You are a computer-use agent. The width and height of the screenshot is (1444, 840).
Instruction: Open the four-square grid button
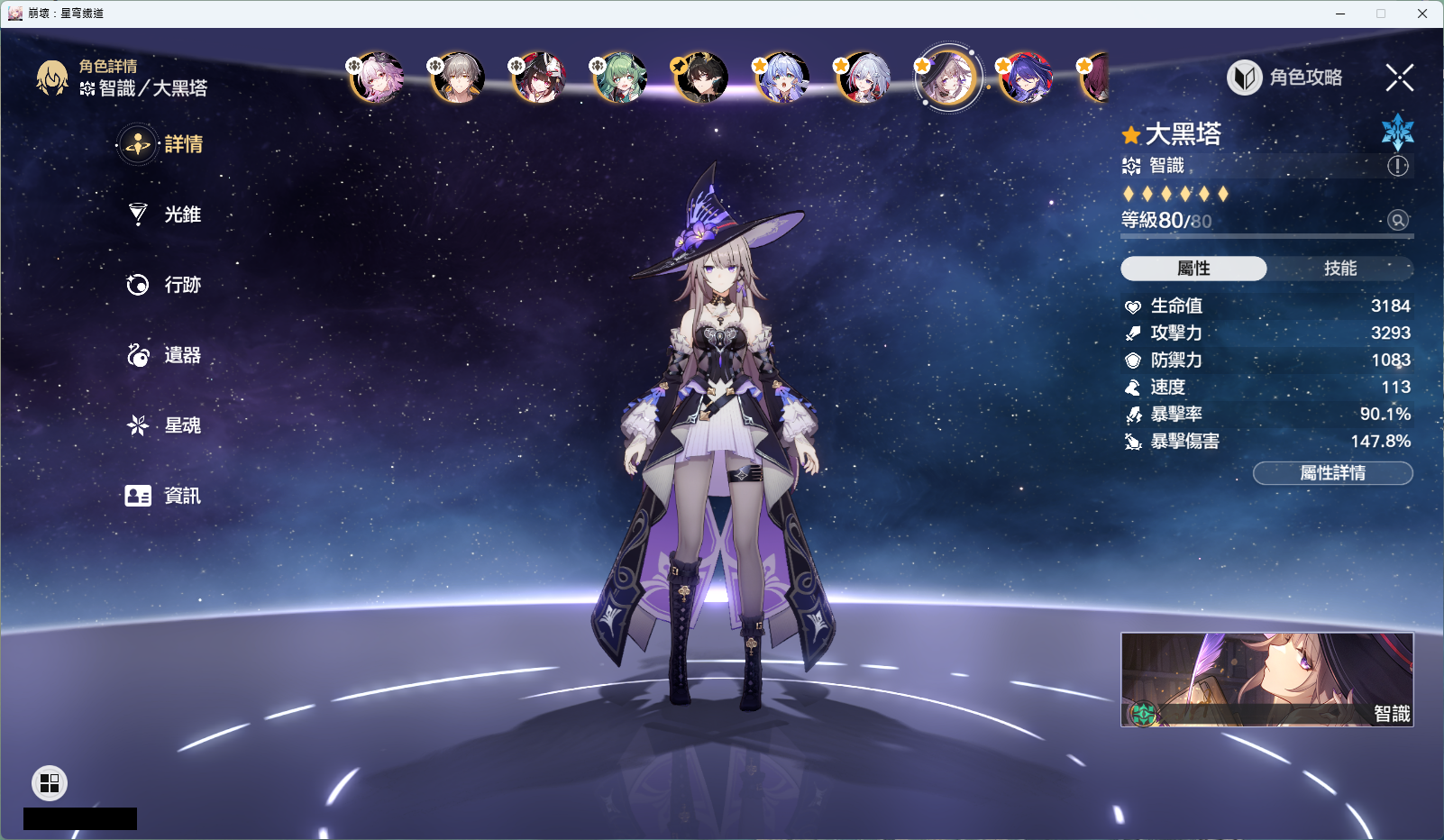click(x=50, y=783)
